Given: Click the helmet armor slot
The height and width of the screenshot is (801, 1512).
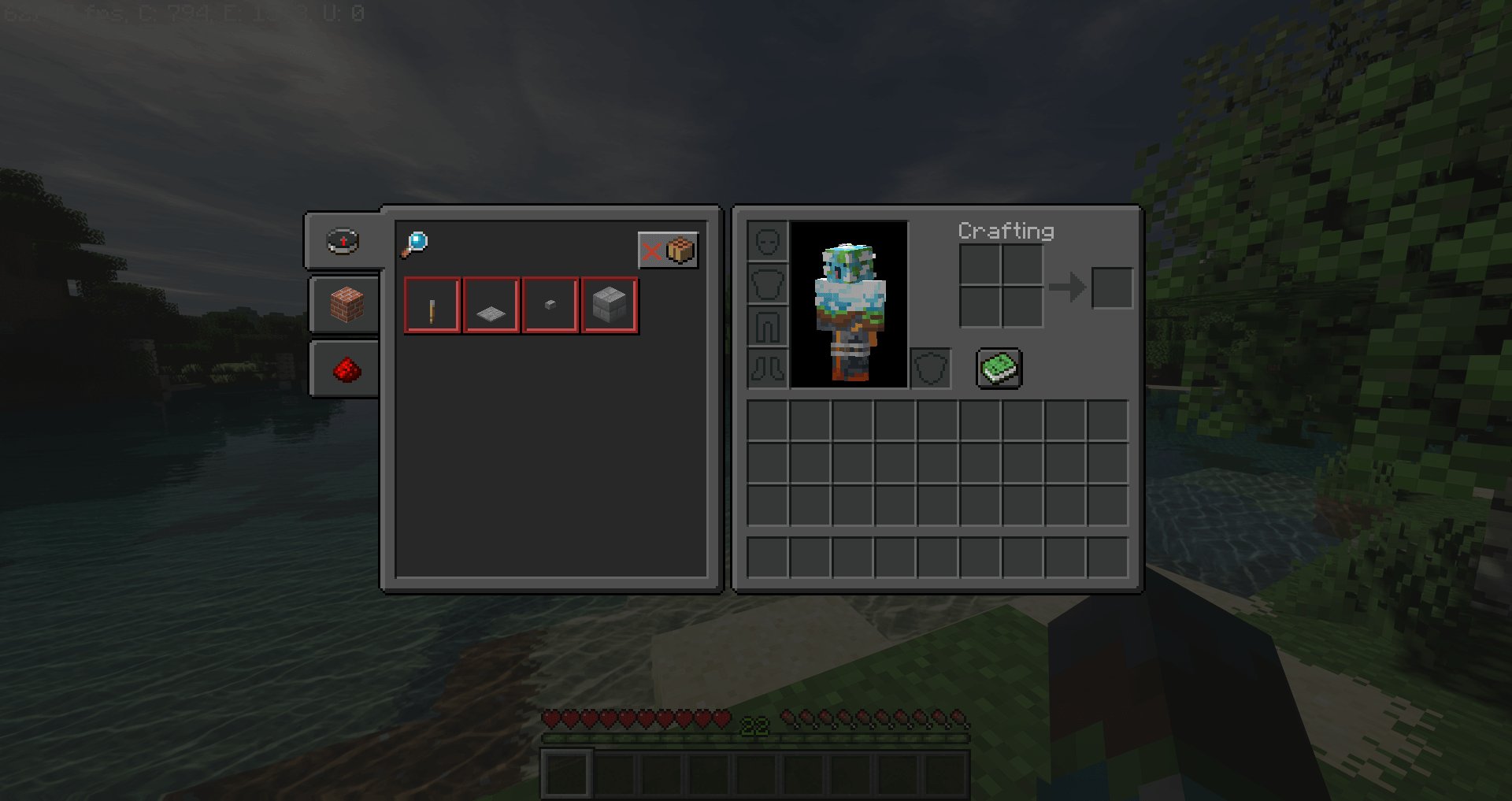Looking at the screenshot, I should [x=768, y=241].
